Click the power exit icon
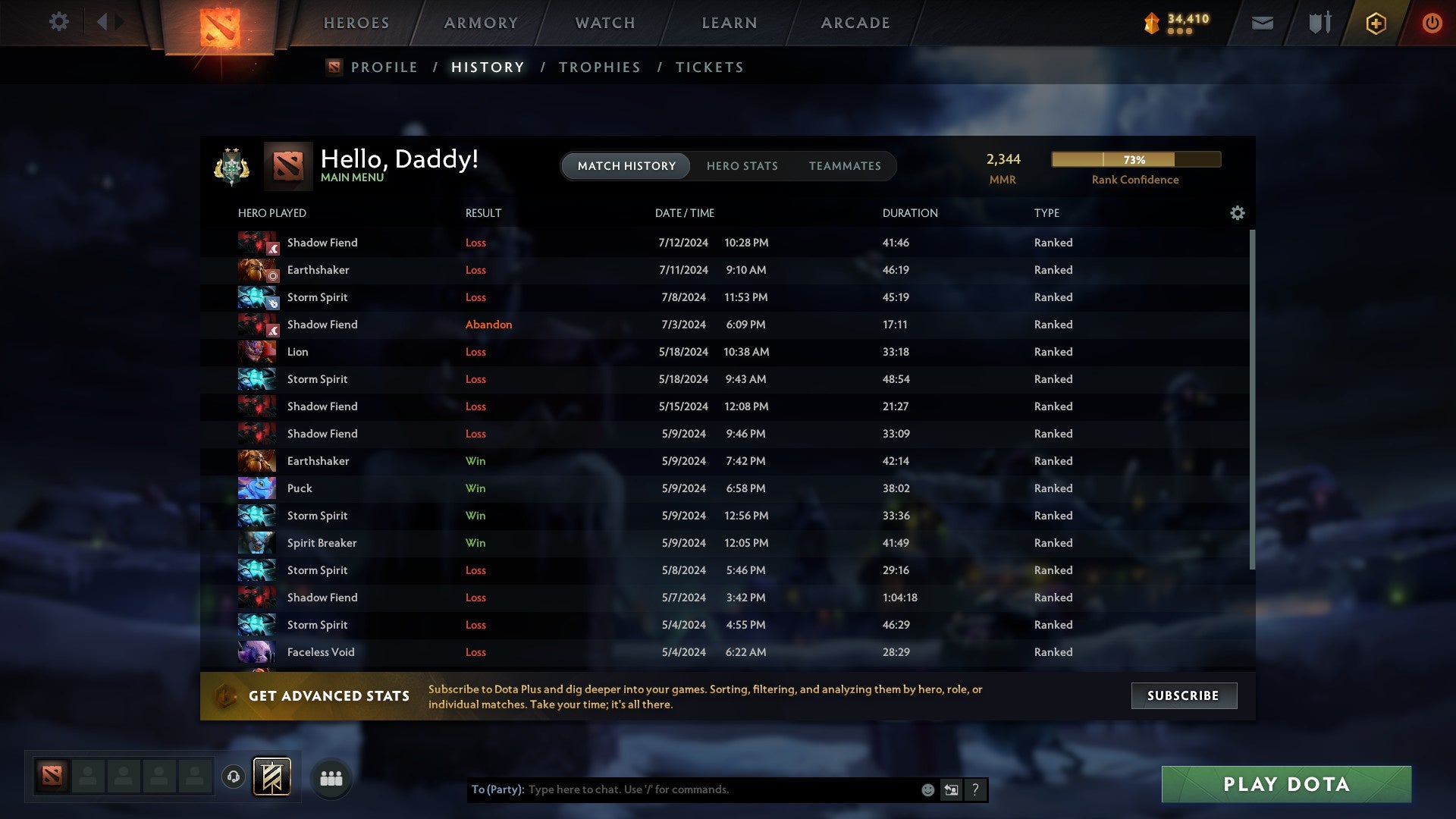 (x=1432, y=23)
